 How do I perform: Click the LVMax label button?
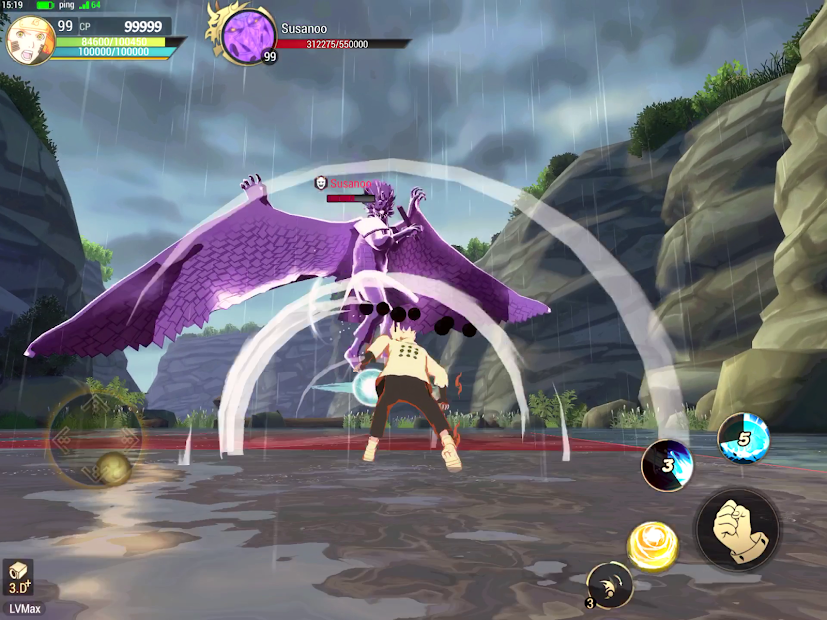click(23, 608)
